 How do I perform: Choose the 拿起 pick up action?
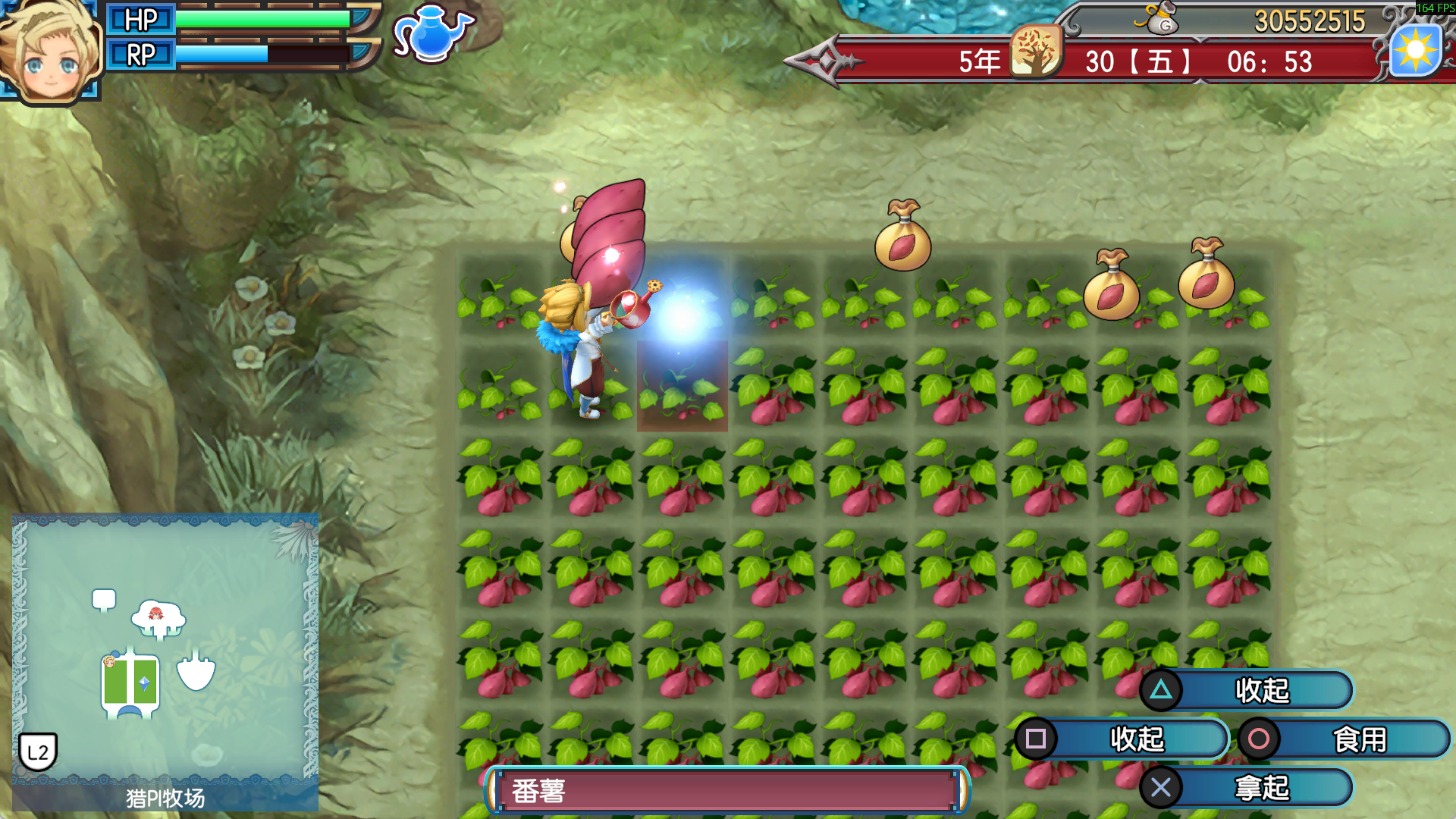click(1247, 788)
